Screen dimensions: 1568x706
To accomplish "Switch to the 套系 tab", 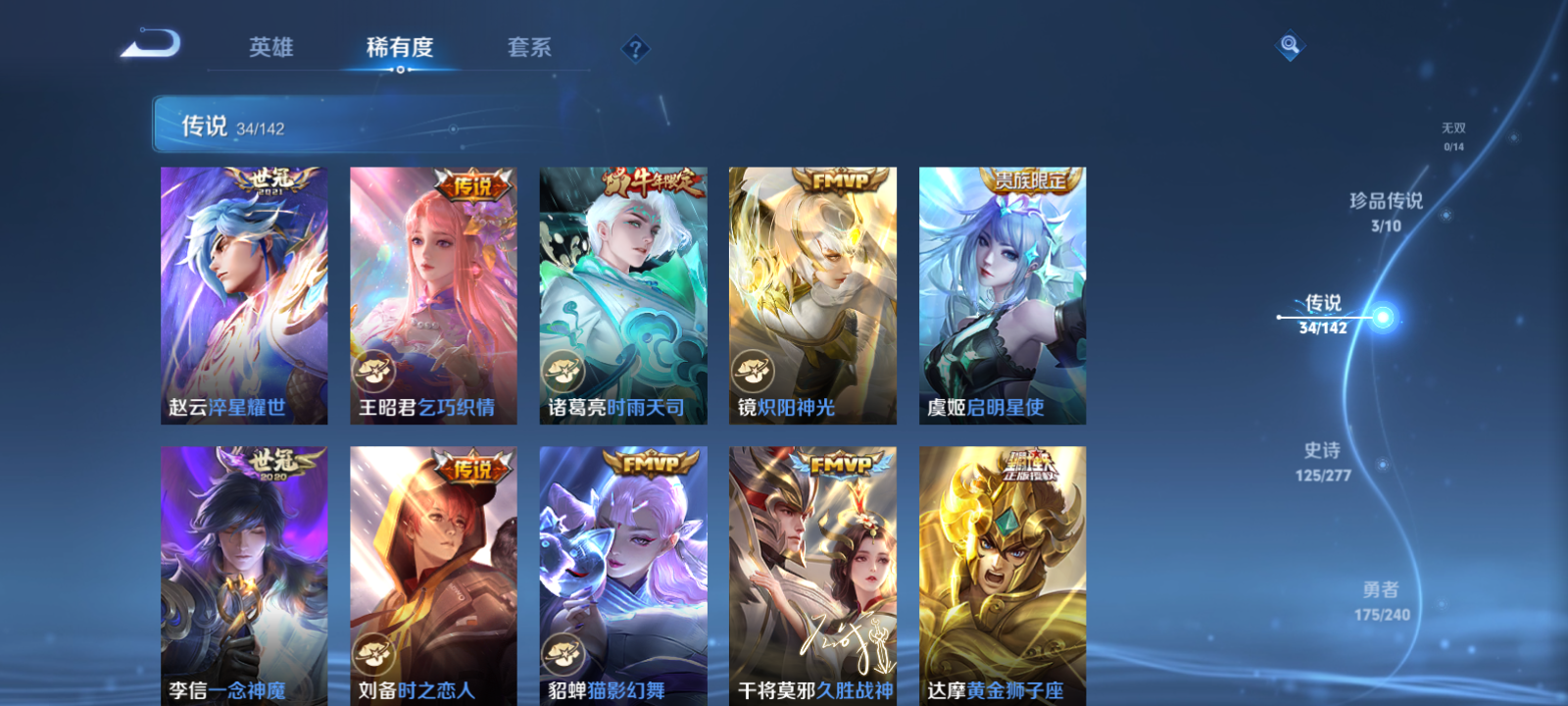I will 527,47.
